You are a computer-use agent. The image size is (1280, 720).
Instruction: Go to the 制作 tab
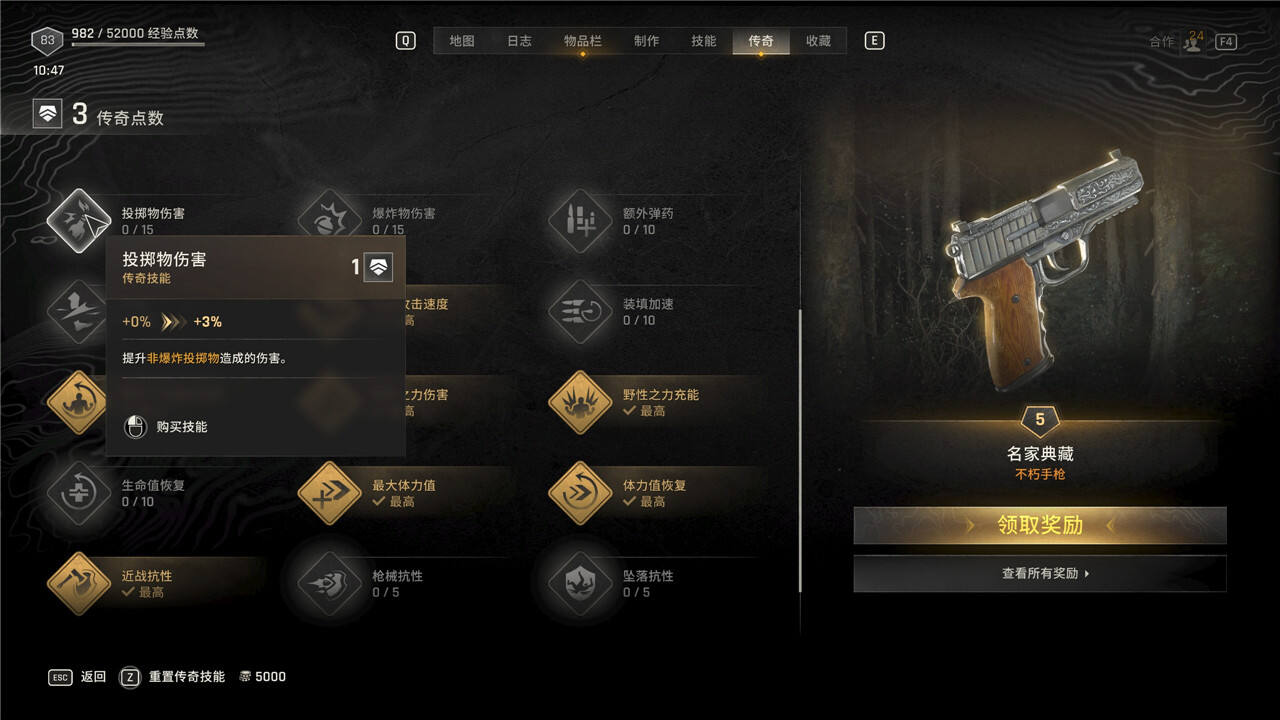[x=646, y=41]
